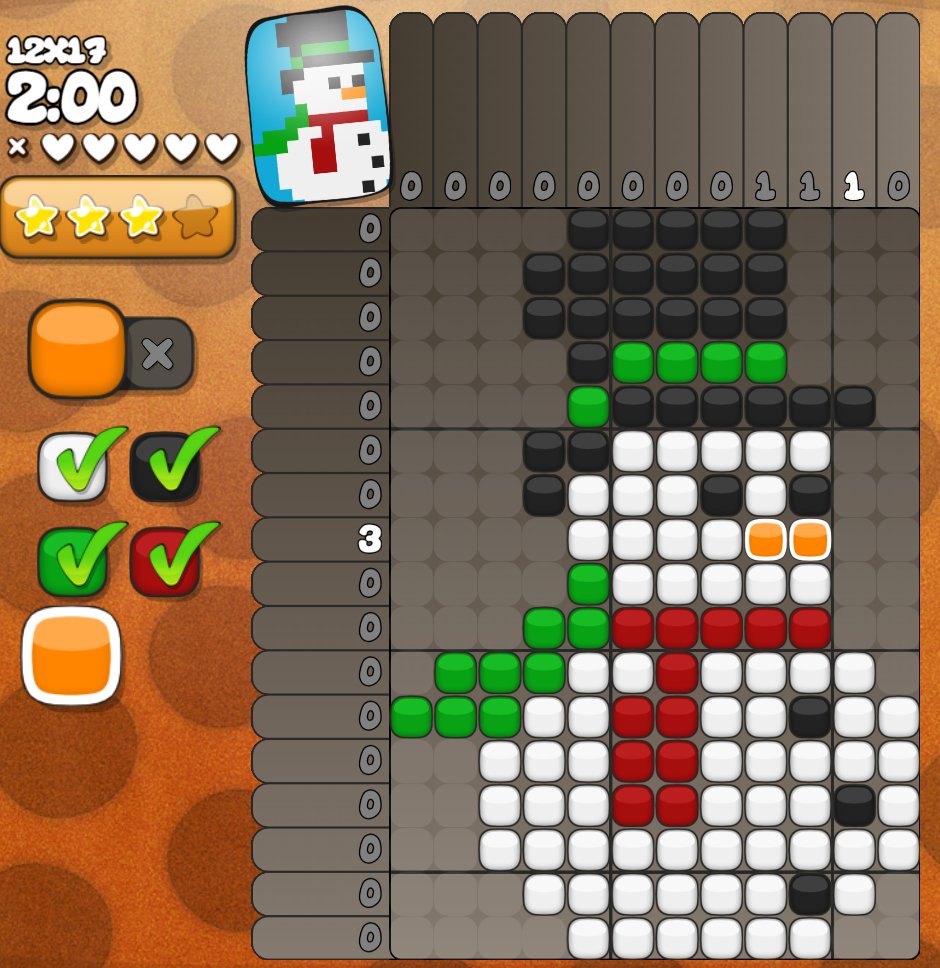Choose the red color swatch
This screenshot has height=968, width=940.
[164, 561]
